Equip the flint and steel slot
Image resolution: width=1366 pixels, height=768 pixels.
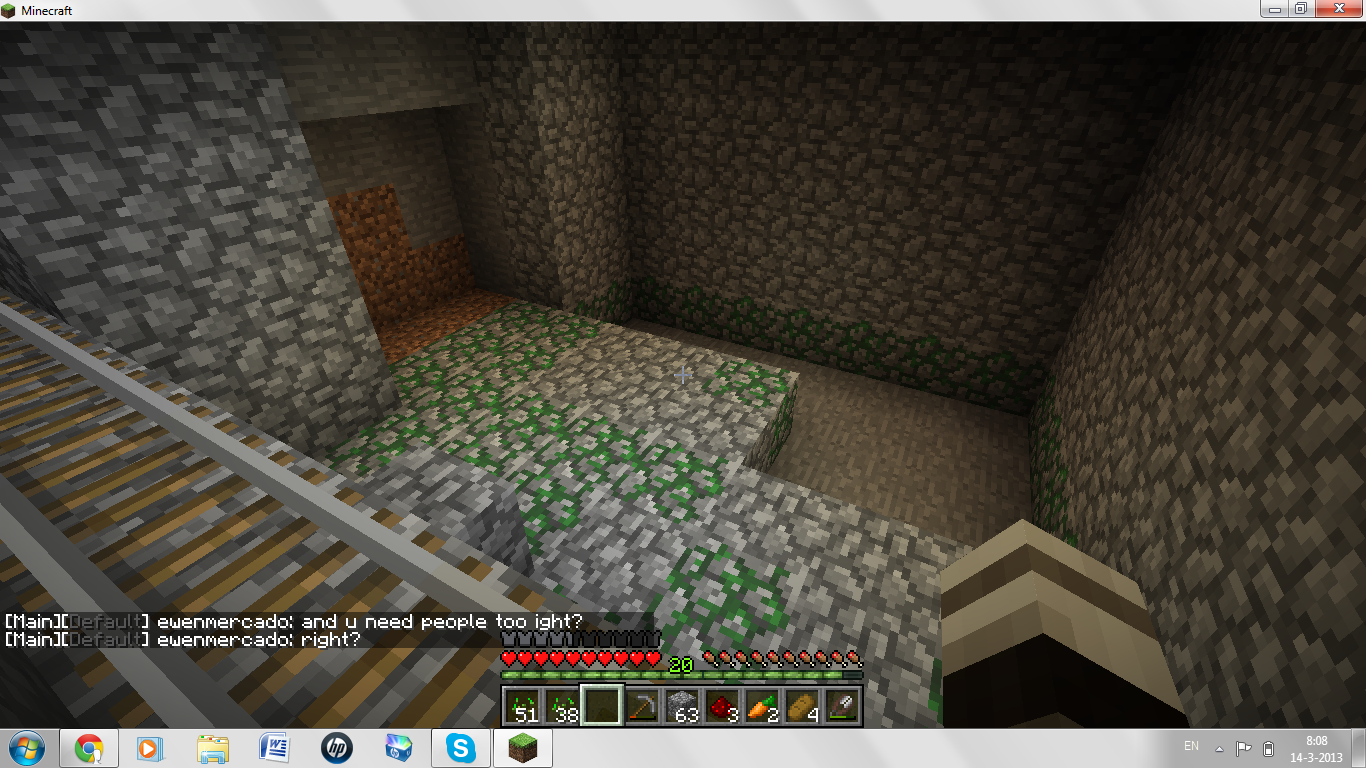click(842, 707)
